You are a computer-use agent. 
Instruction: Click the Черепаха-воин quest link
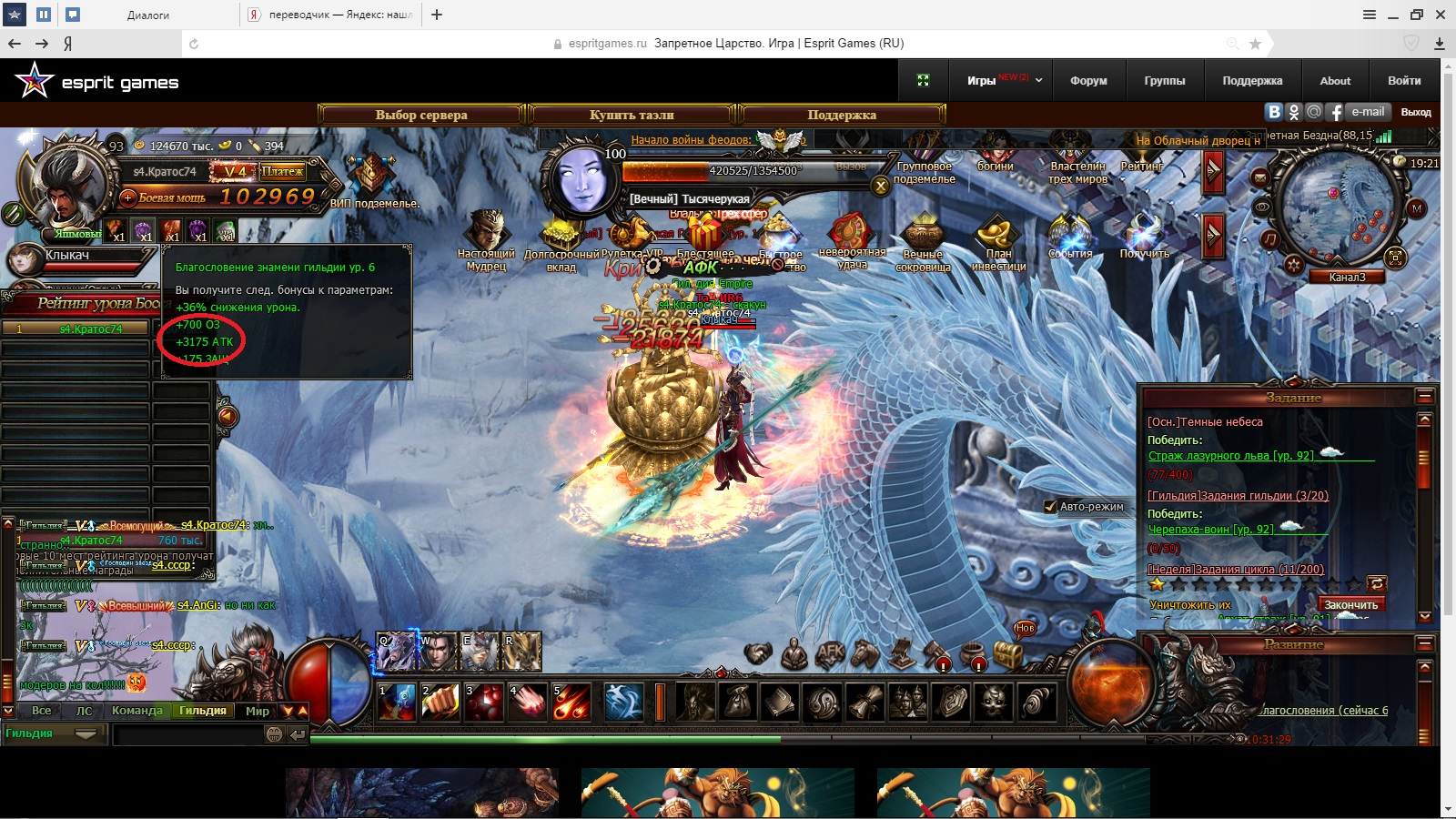(x=1210, y=530)
